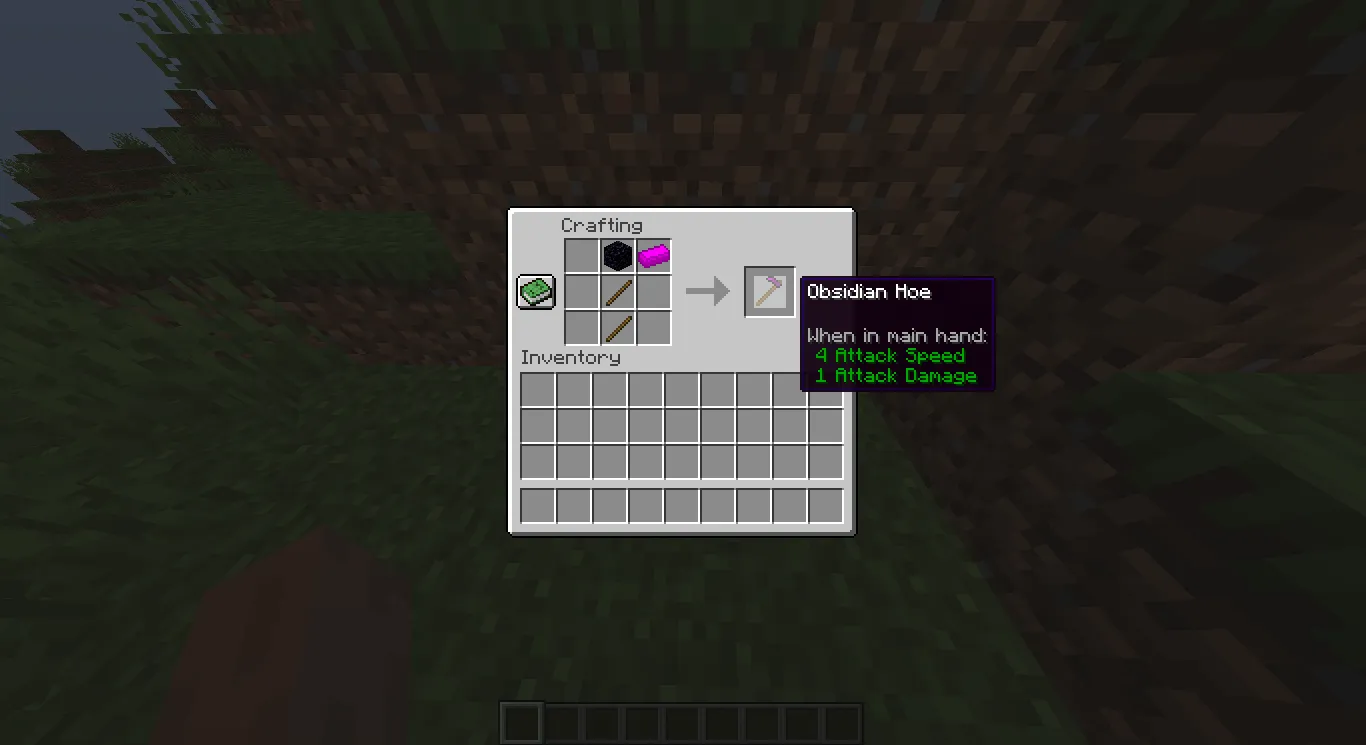This screenshot has width=1366, height=745.
Task: Click the green 1 Attack Damage text
Action: (x=895, y=375)
